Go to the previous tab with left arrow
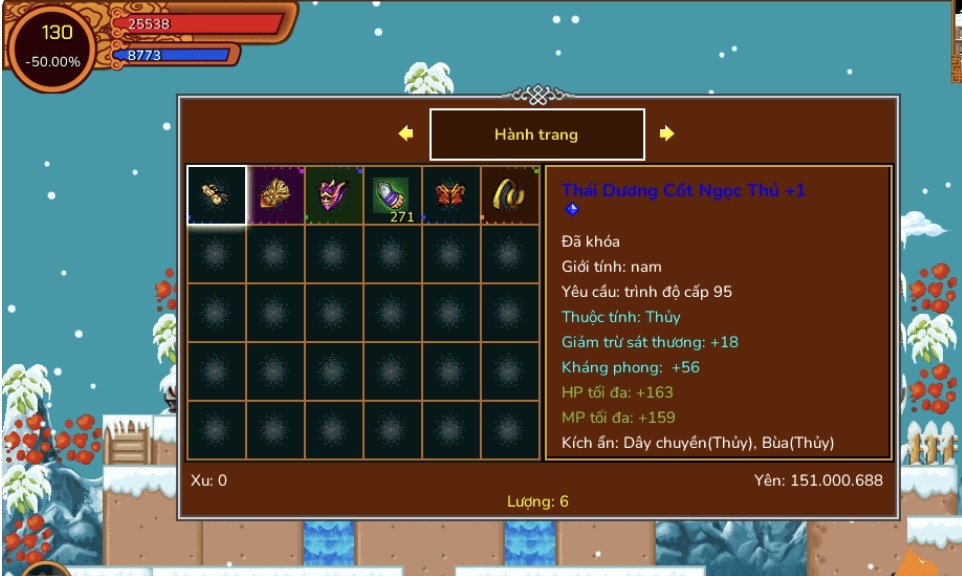 [405, 134]
